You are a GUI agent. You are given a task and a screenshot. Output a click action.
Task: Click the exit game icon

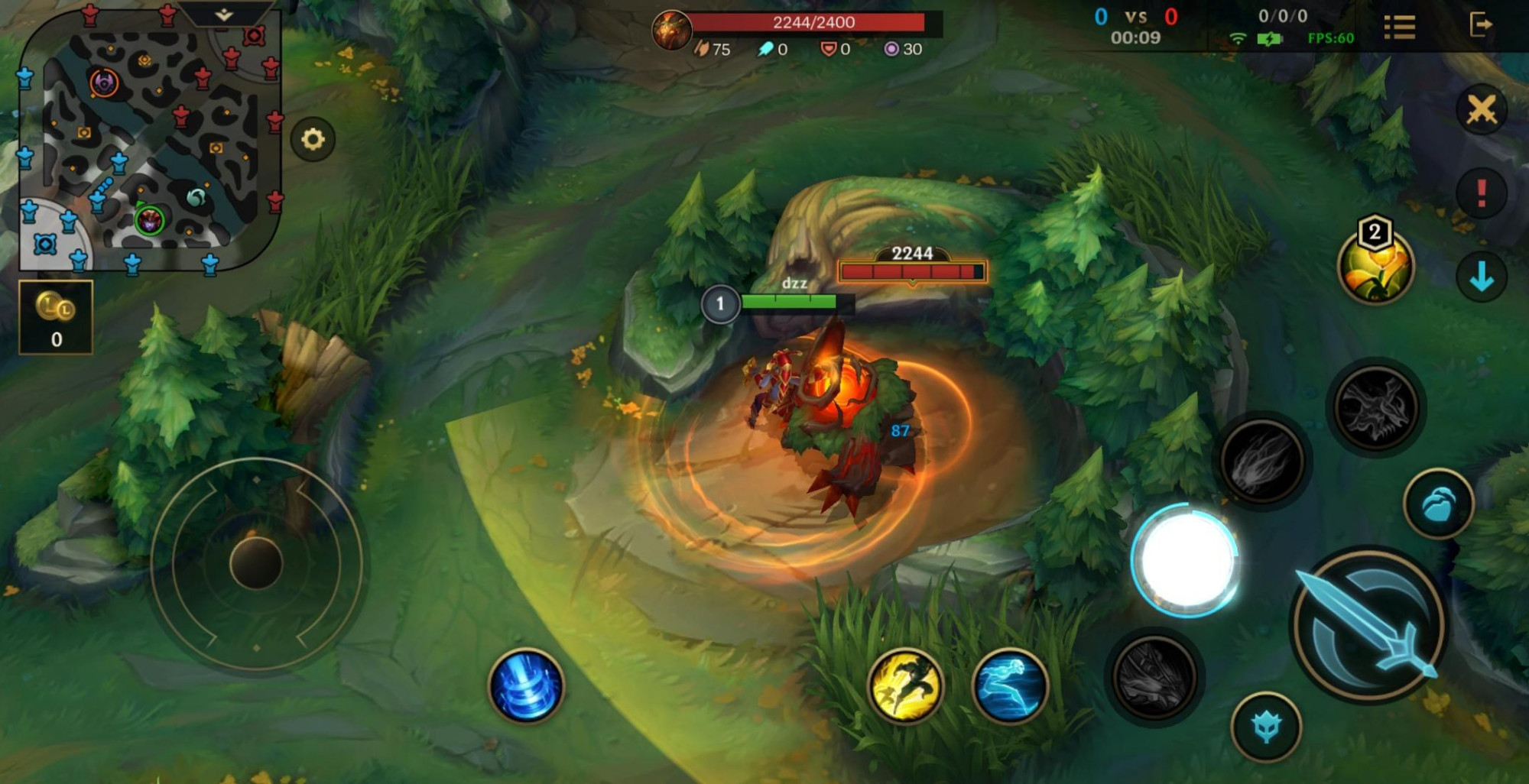click(x=1481, y=25)
